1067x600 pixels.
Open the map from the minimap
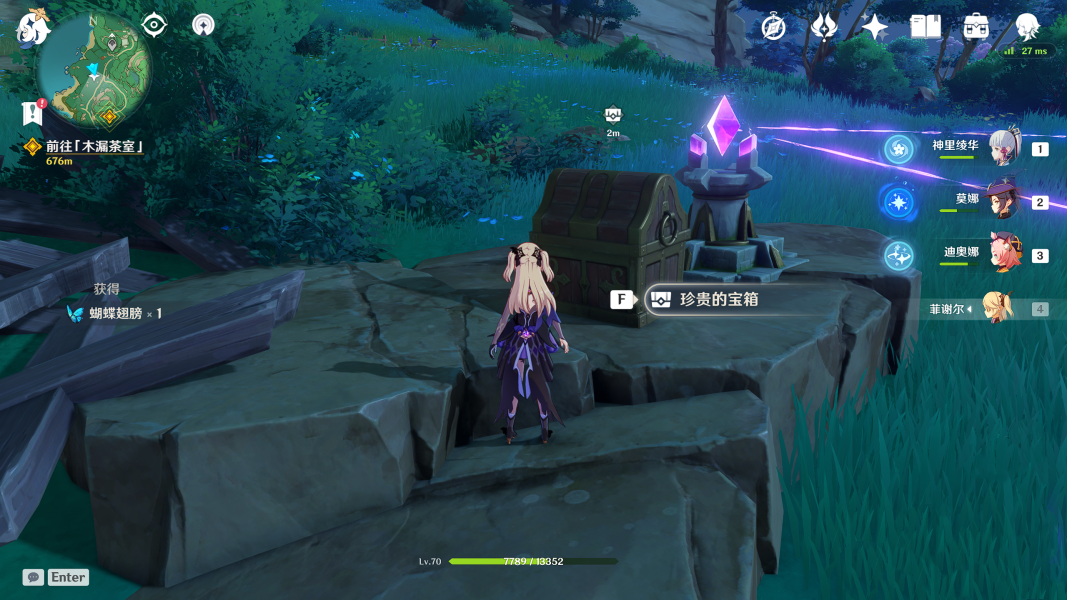click(x=94, y=71)
